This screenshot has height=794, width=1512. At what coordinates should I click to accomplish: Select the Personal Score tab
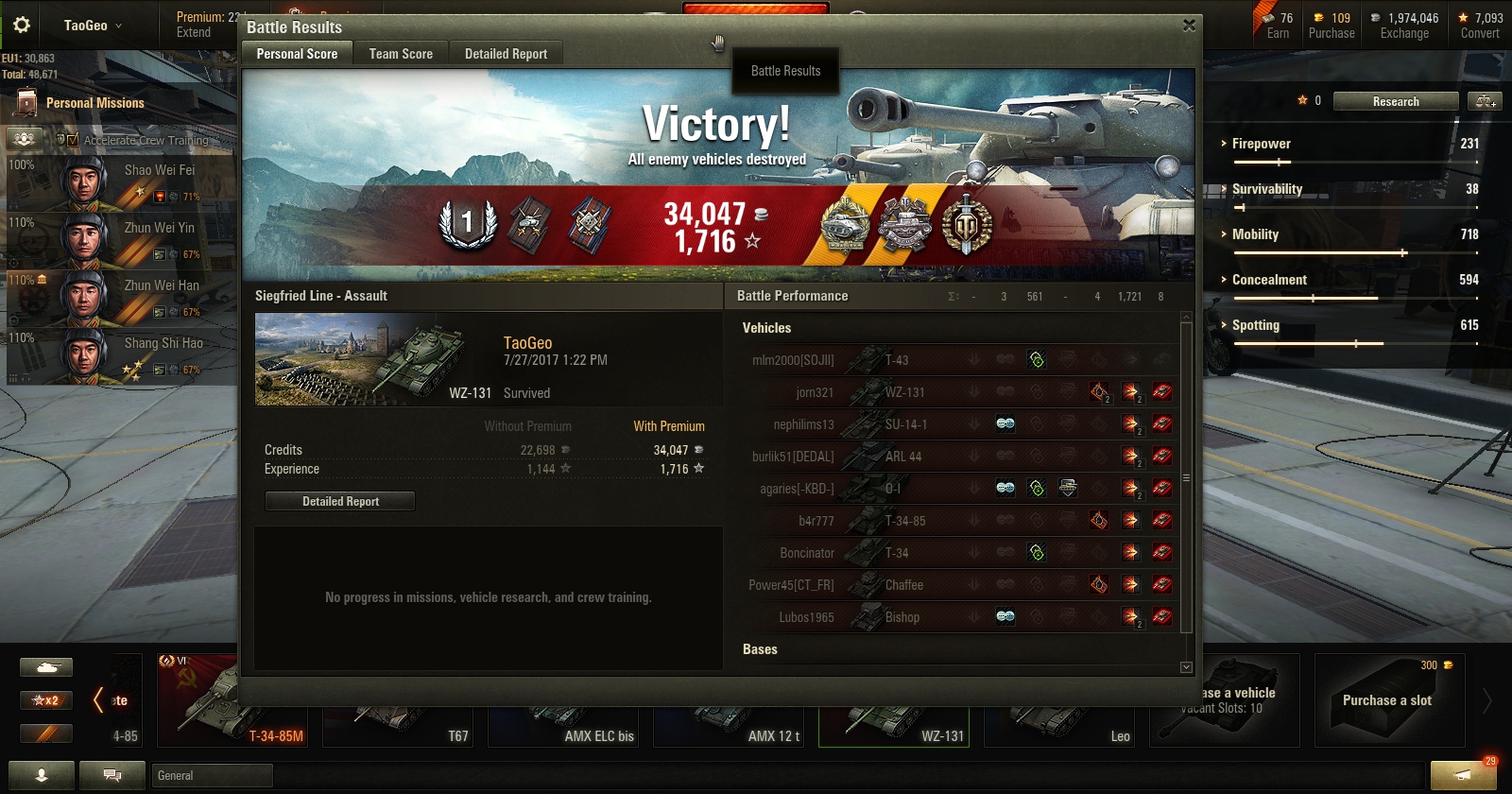297,54
